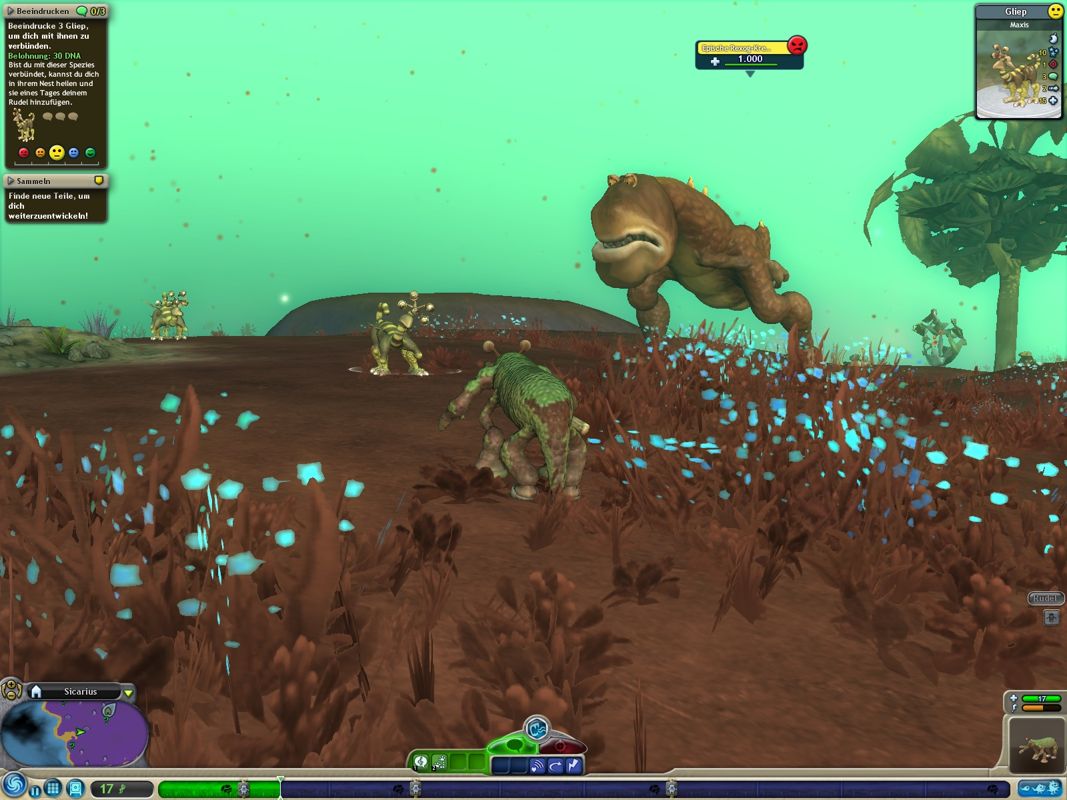Open the Sporepedia grid button
The width and height of the screenshot is (1067, 800).
pos(53,788)
